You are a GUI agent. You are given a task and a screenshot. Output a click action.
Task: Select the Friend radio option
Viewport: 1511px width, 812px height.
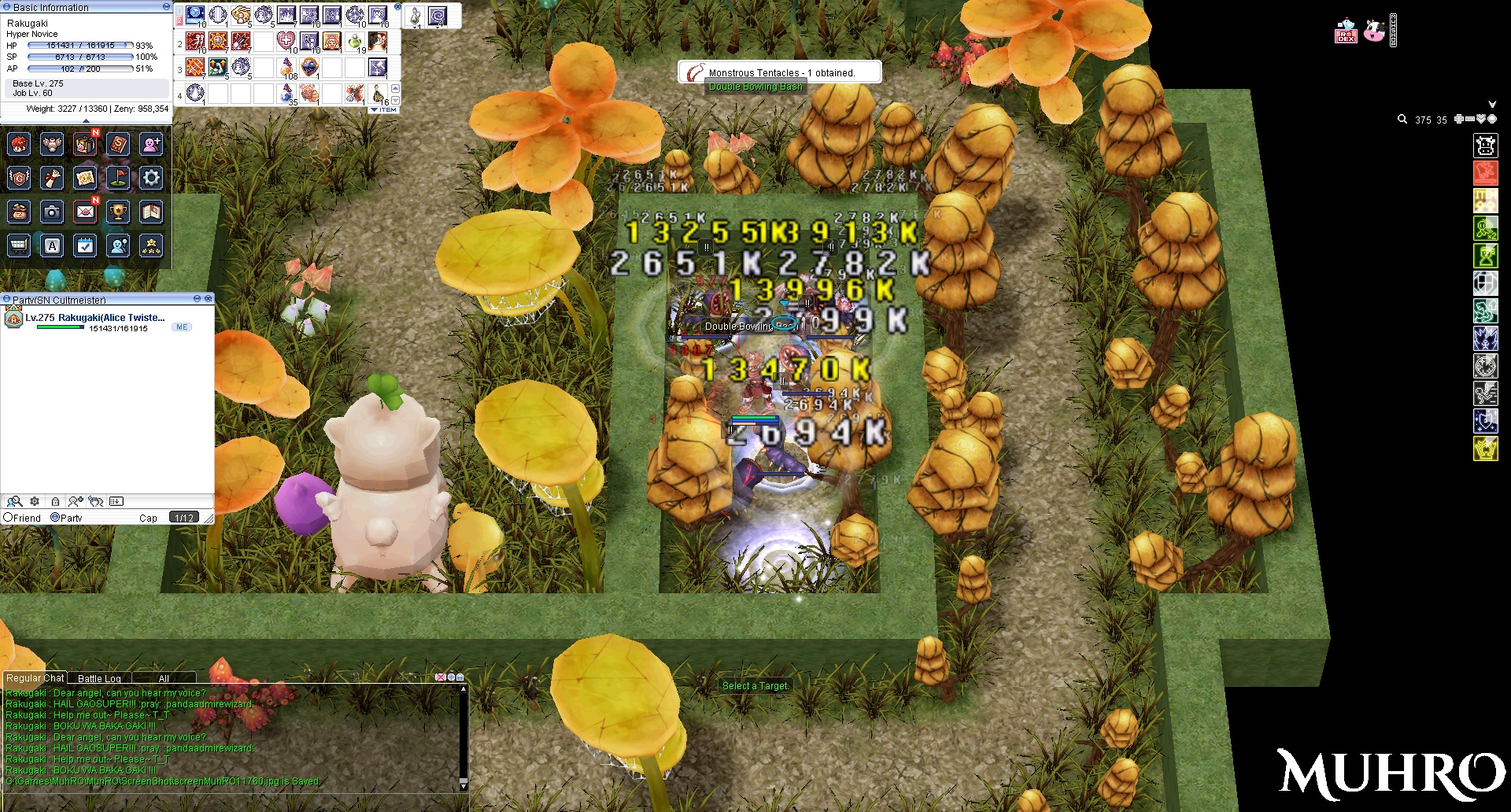[x=8, y=518]
